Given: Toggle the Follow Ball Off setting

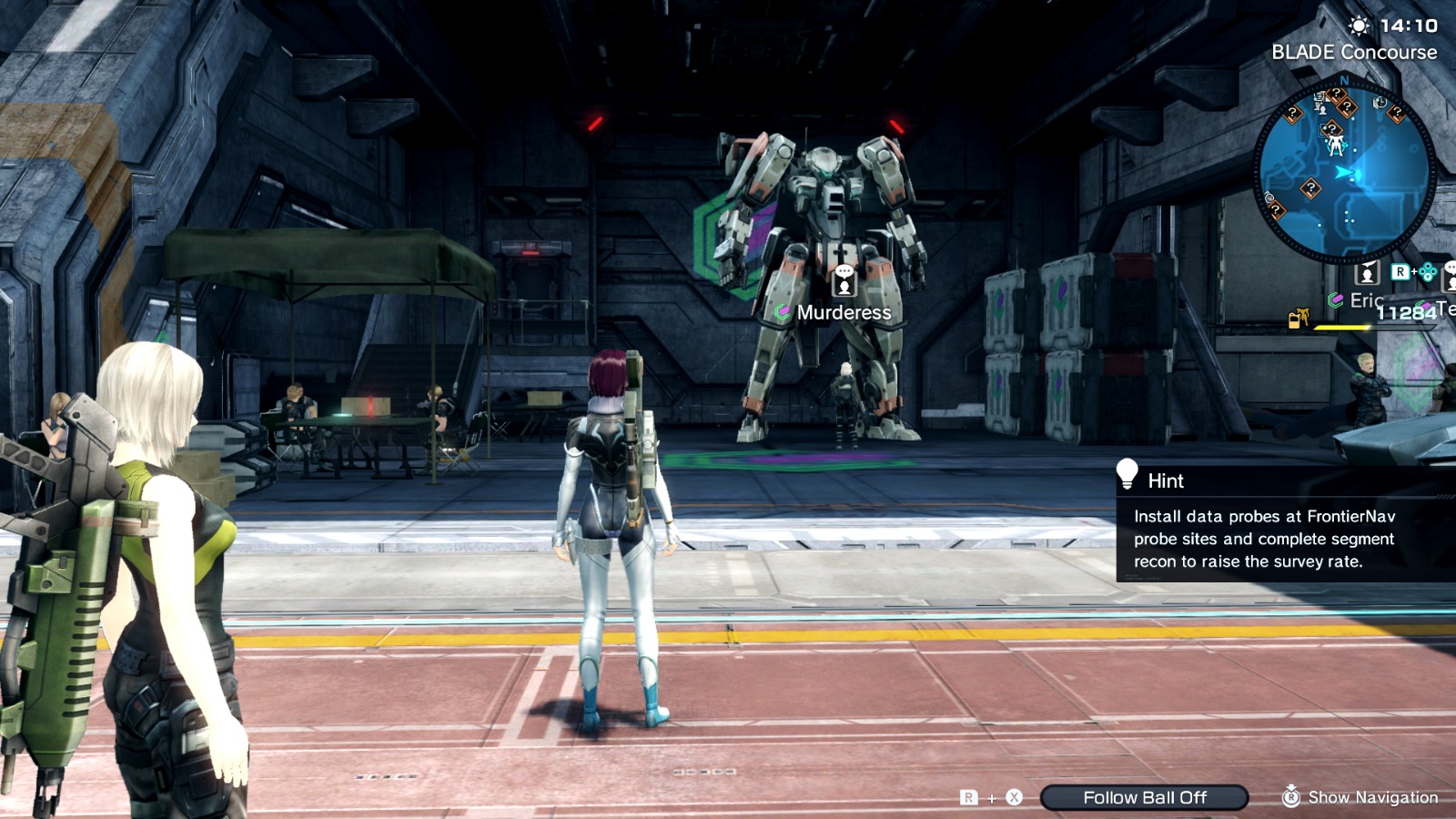Looking at the screenshot, I should coord(1146,797).
